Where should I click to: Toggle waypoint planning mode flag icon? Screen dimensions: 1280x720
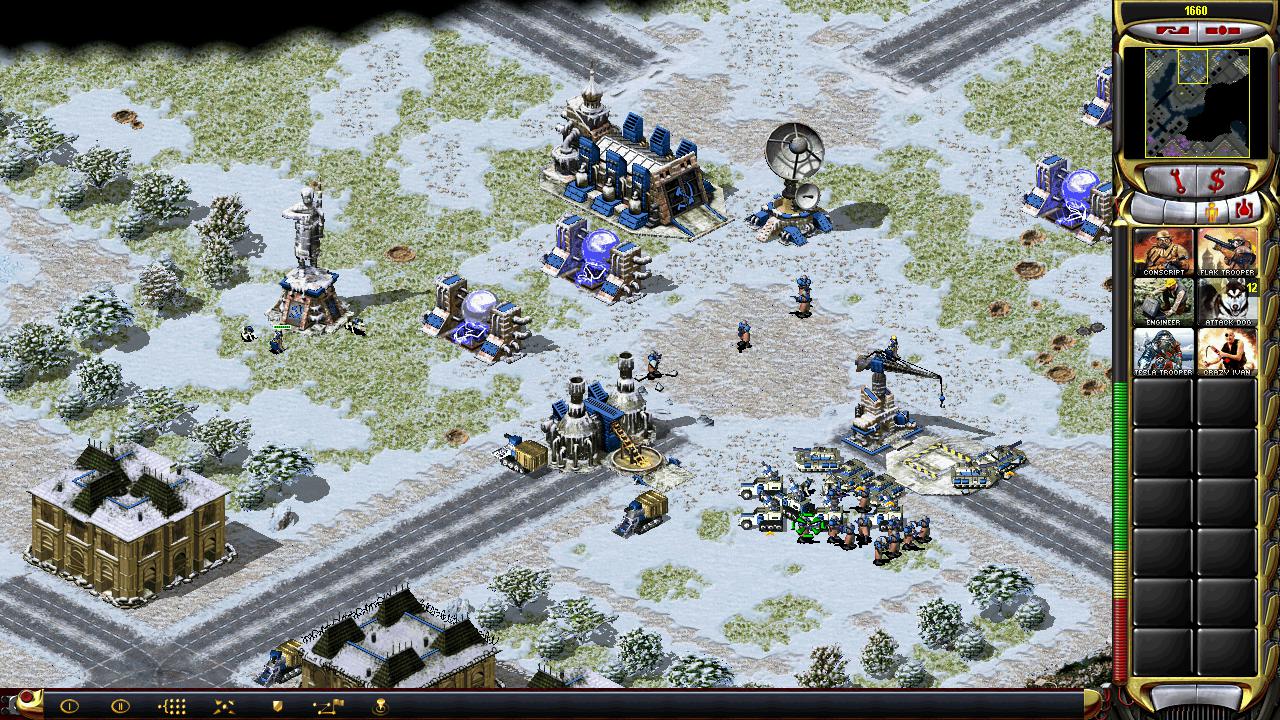(x=329, y=706)
